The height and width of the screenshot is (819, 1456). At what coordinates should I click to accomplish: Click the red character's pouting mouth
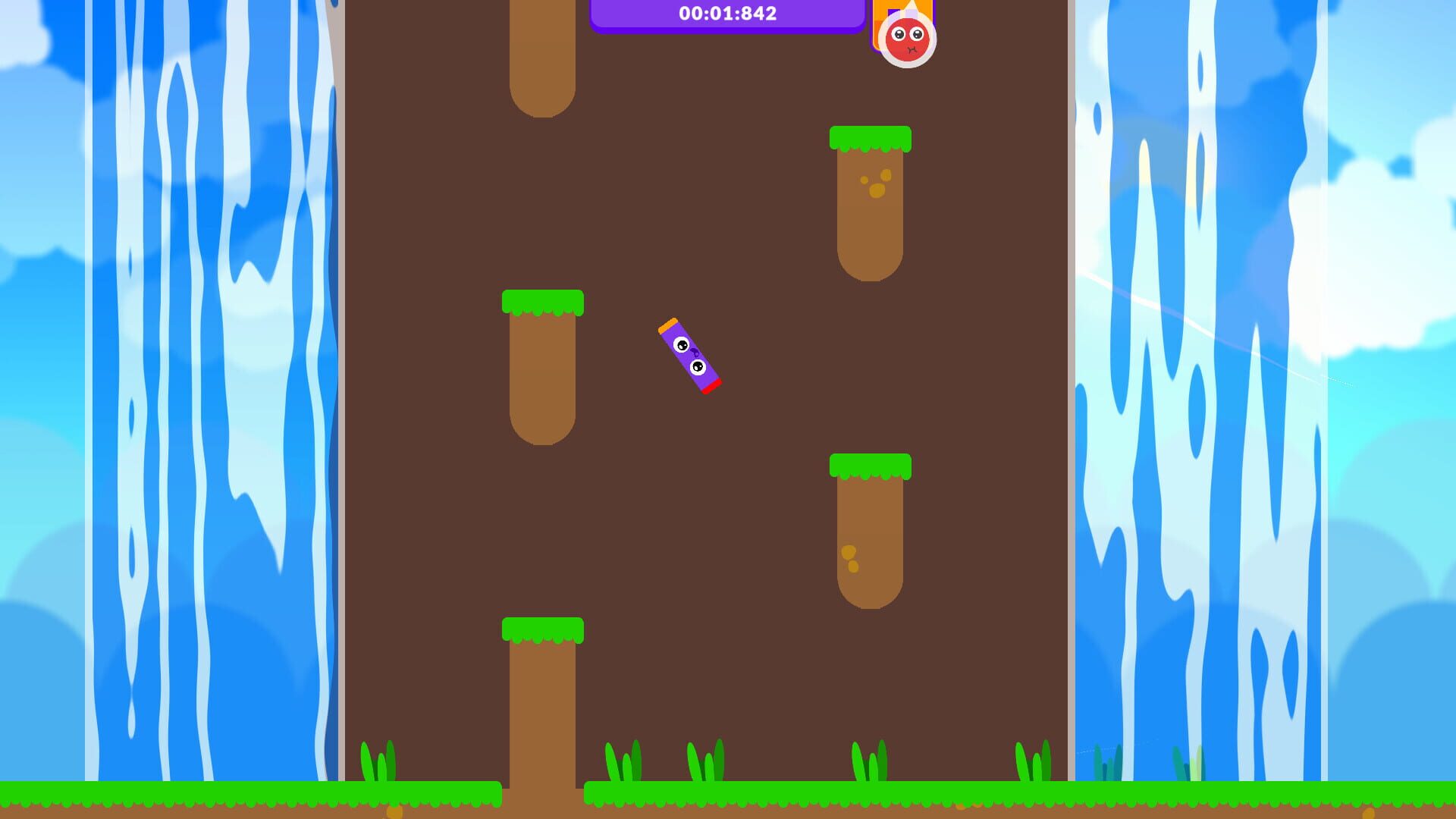tap(912, 49)
